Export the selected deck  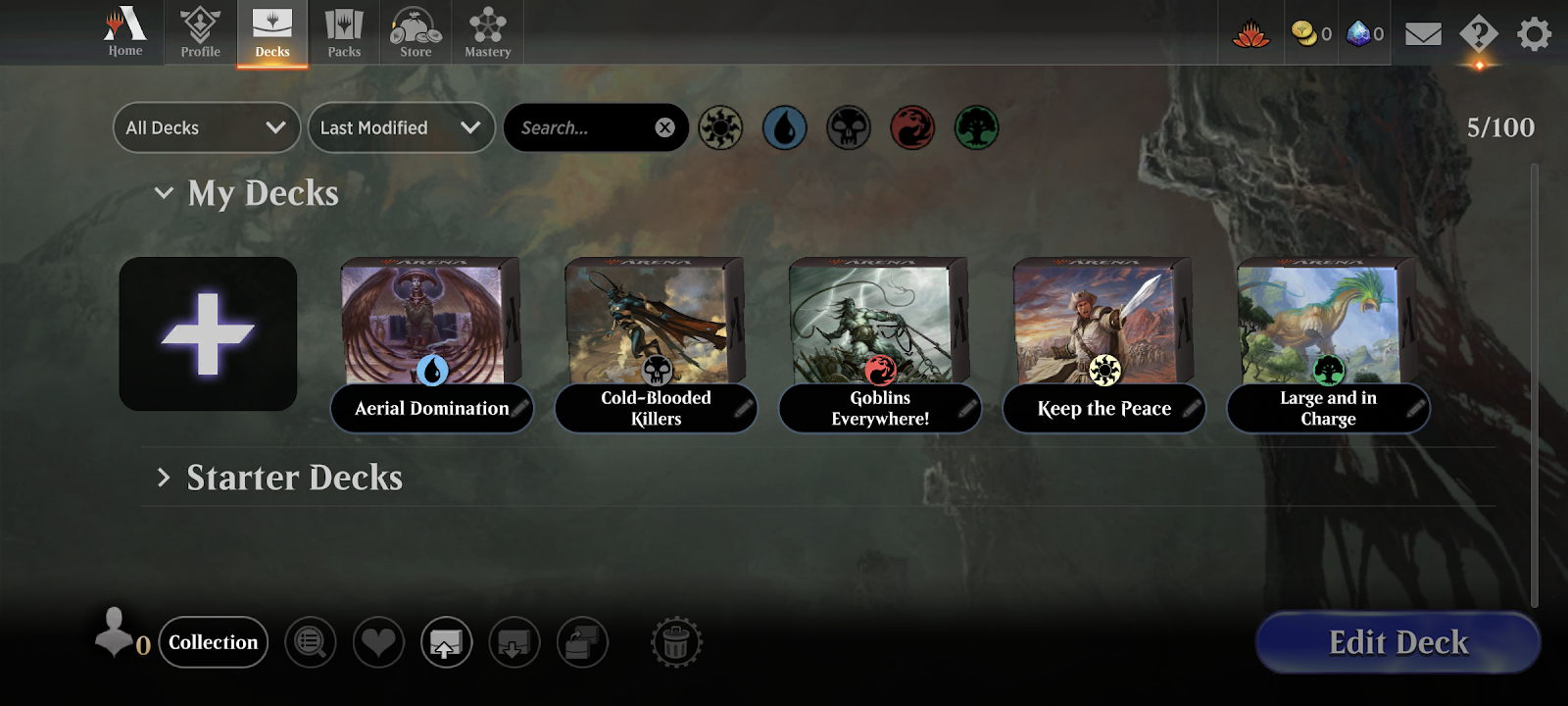point(447,642)
